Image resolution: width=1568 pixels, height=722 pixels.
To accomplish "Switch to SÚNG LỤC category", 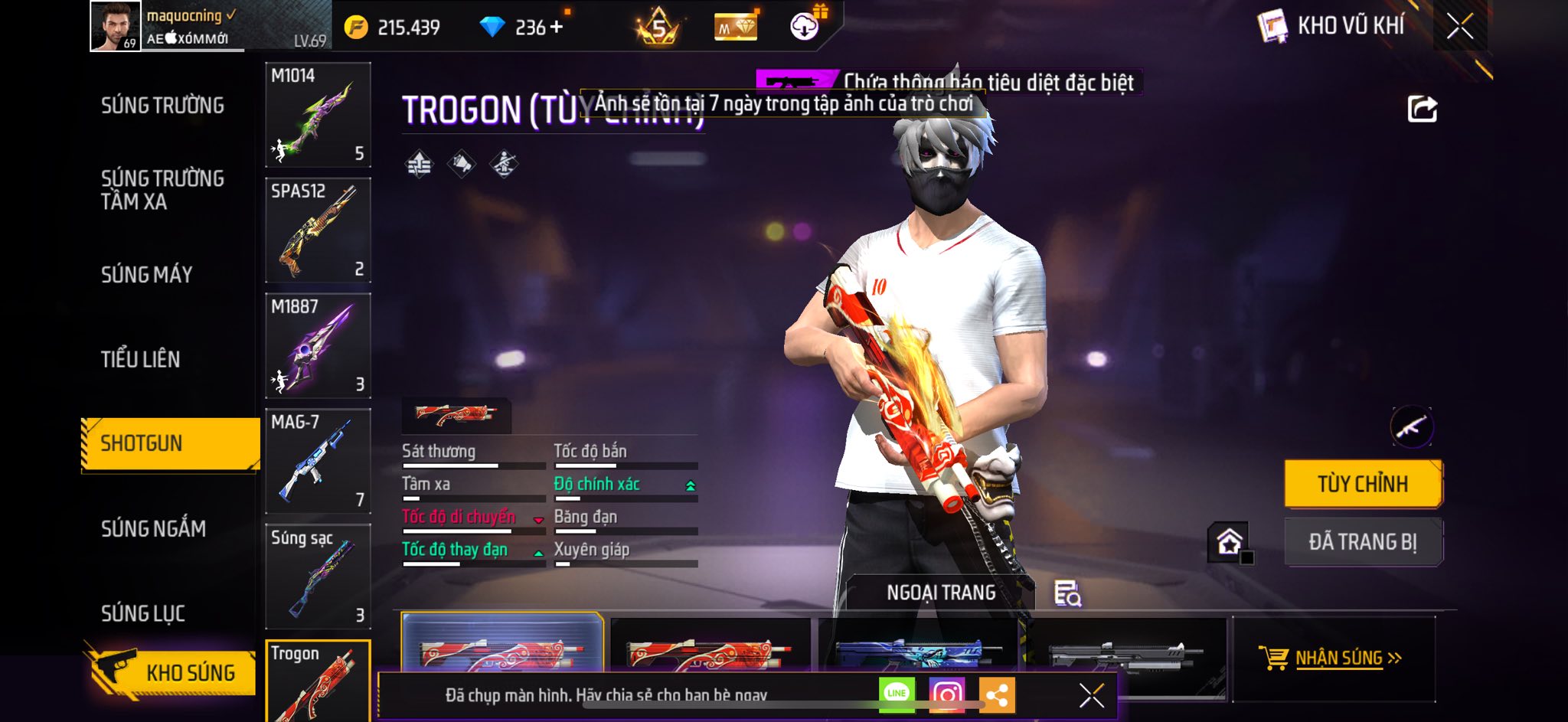I will pyautogui.click(x=143, y=613).
